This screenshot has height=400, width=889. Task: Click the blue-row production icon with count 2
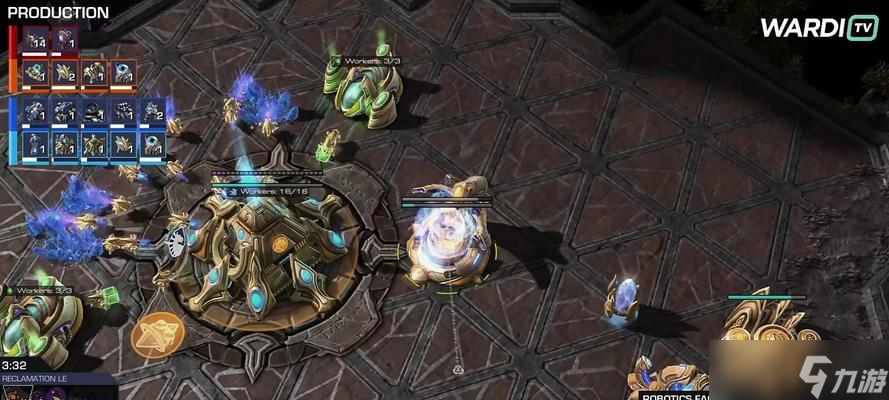coord(153,111)
